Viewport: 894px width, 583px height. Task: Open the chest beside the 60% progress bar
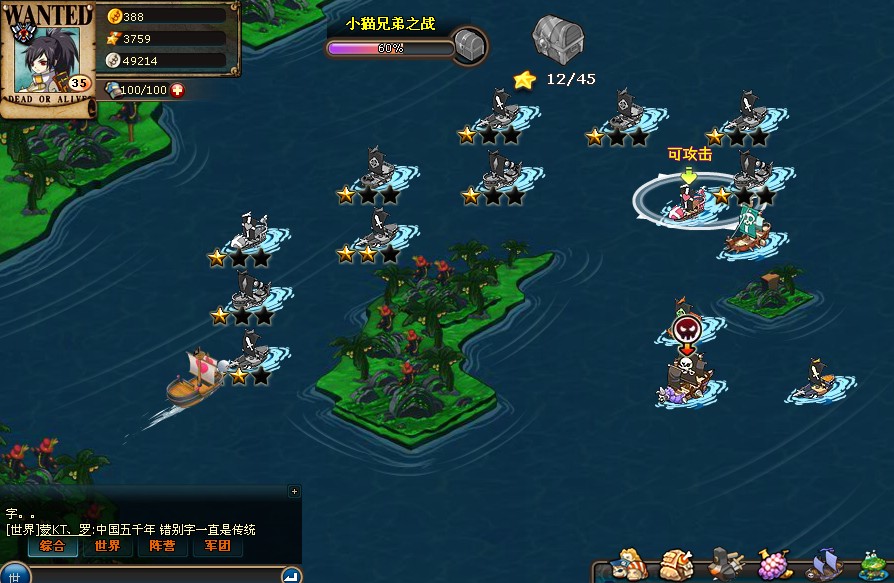click(x=469, y=45)
